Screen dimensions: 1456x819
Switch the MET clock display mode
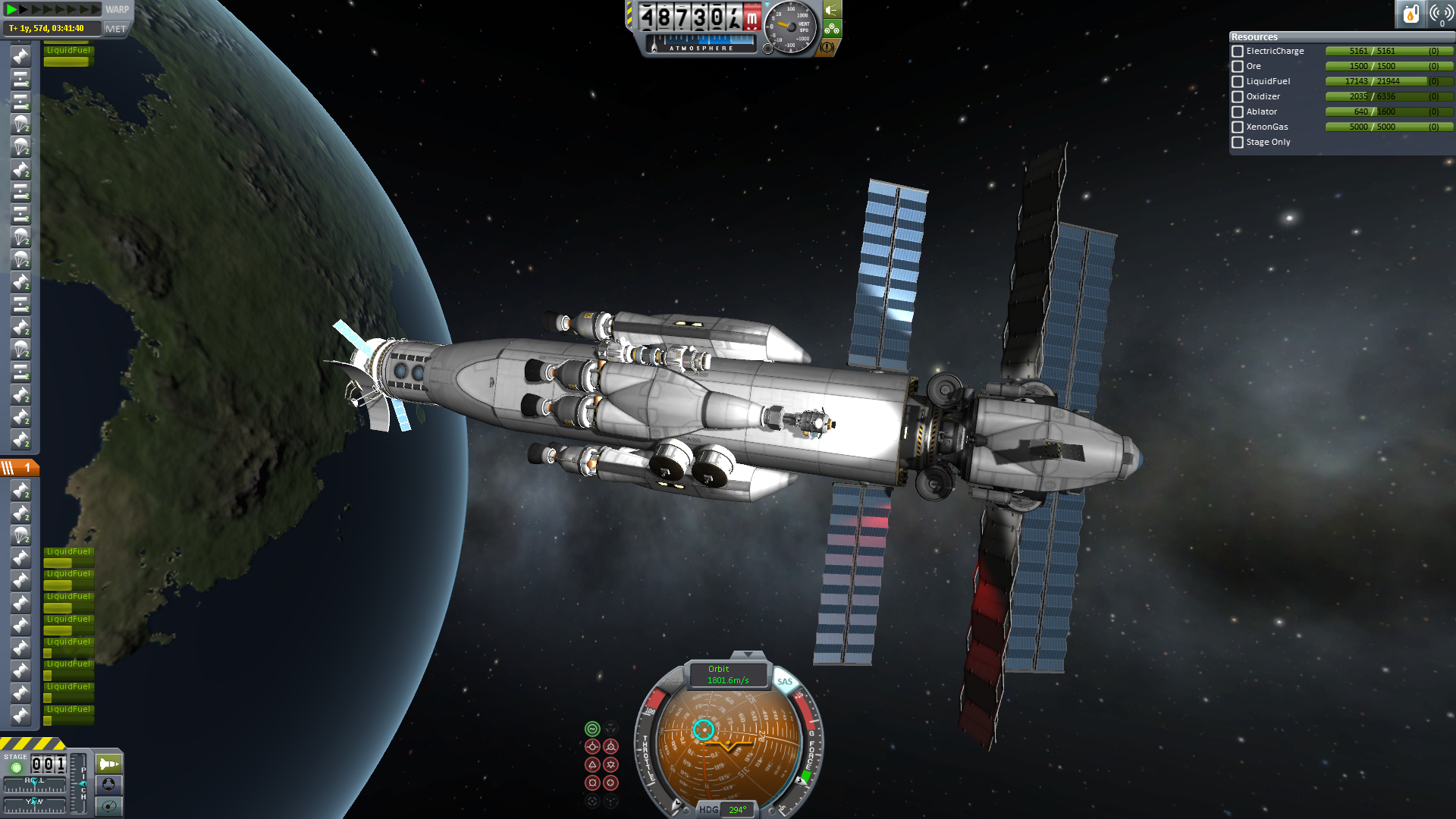click(x=115, y=29)
